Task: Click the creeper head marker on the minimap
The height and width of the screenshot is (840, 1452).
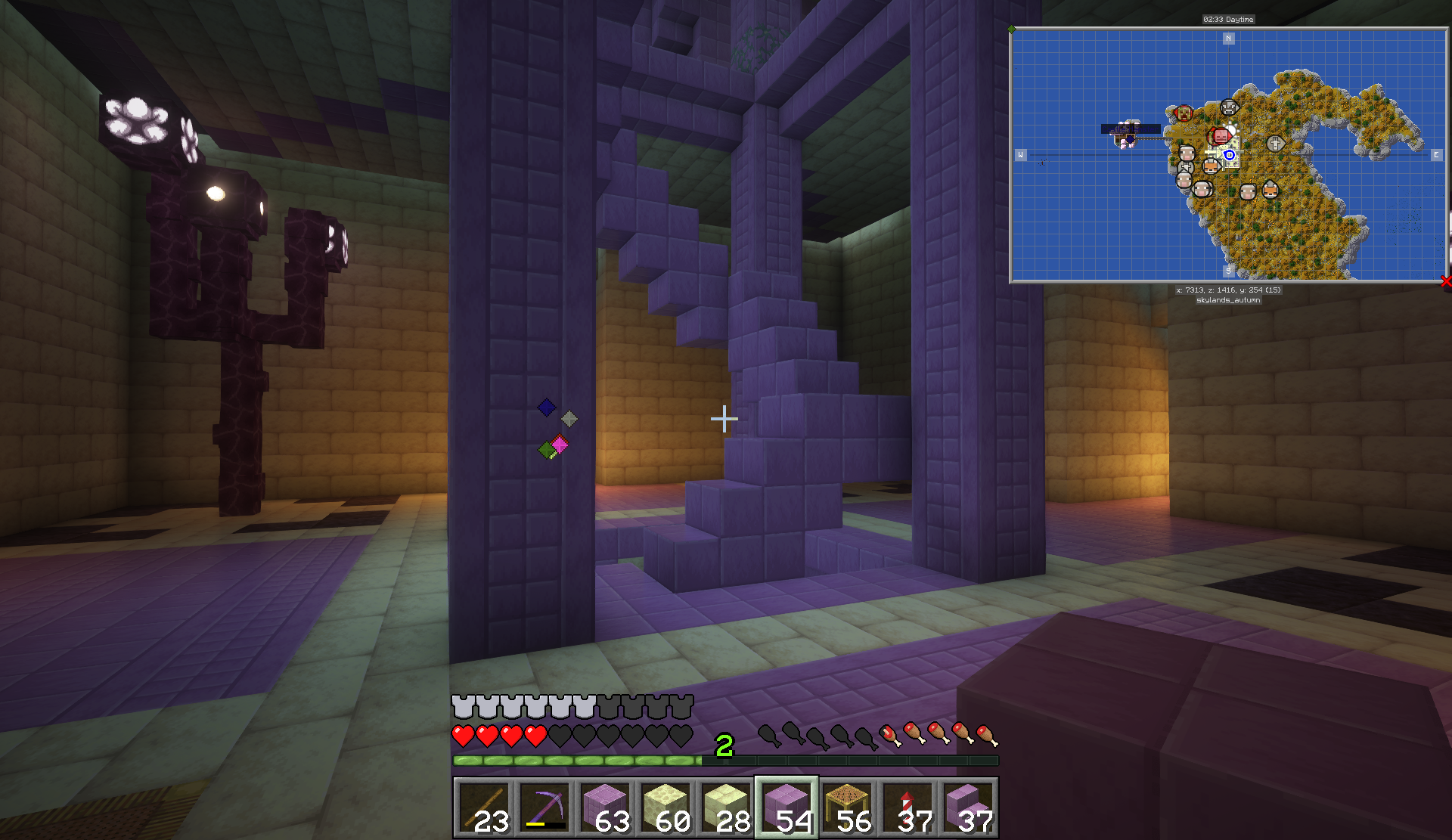Action: point(1184,113)
